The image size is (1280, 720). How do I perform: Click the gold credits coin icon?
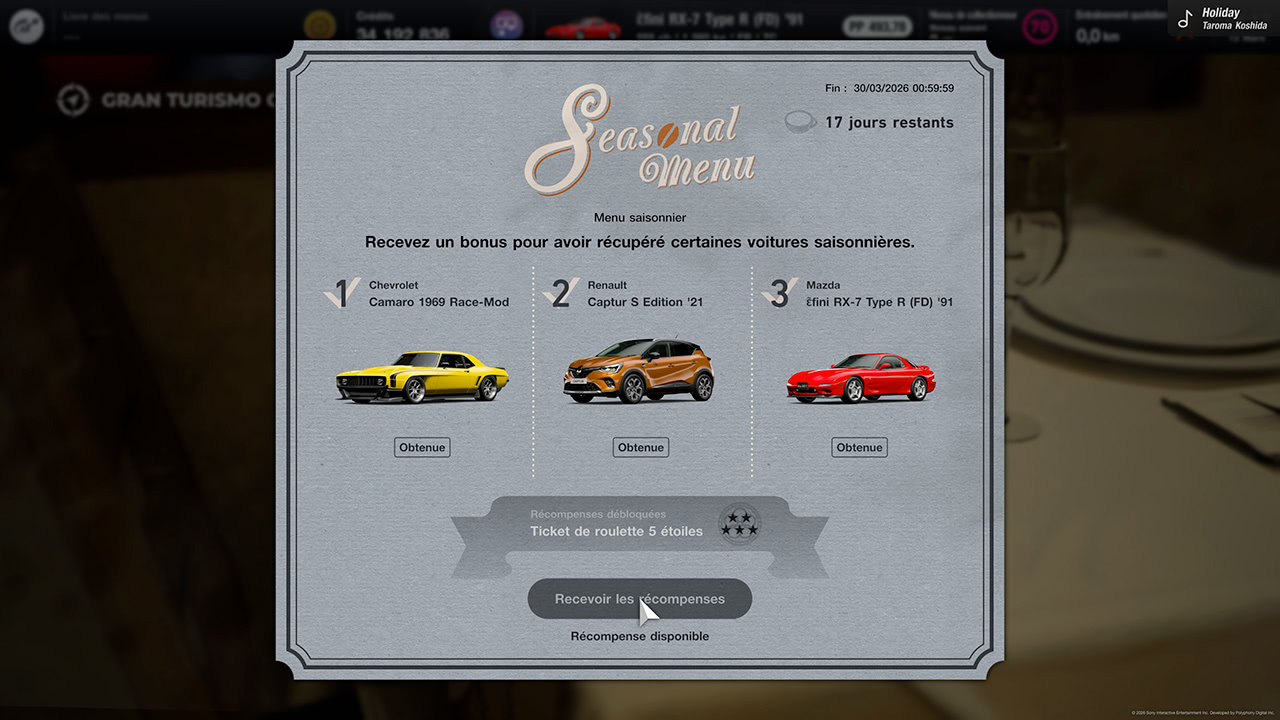coord(320,26)
